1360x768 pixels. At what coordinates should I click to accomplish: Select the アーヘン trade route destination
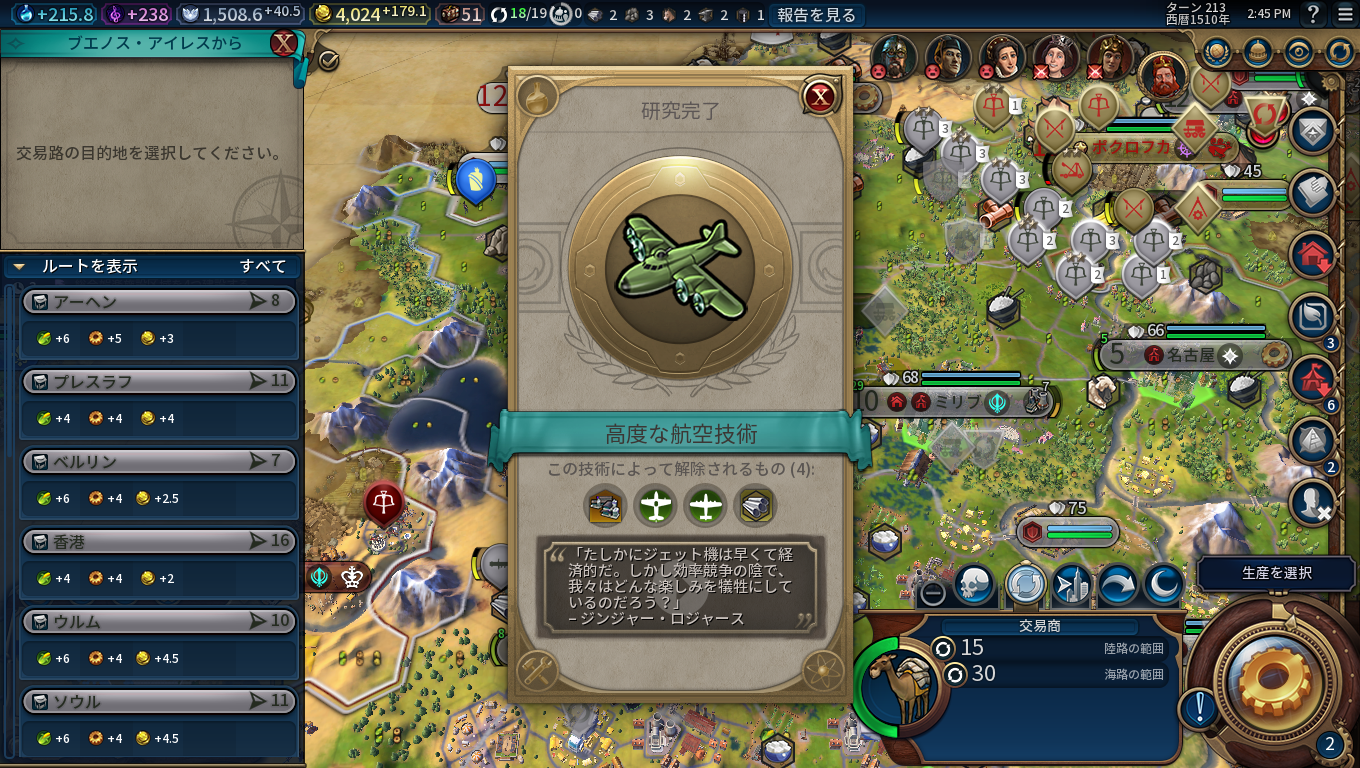(x=159, y=301)
